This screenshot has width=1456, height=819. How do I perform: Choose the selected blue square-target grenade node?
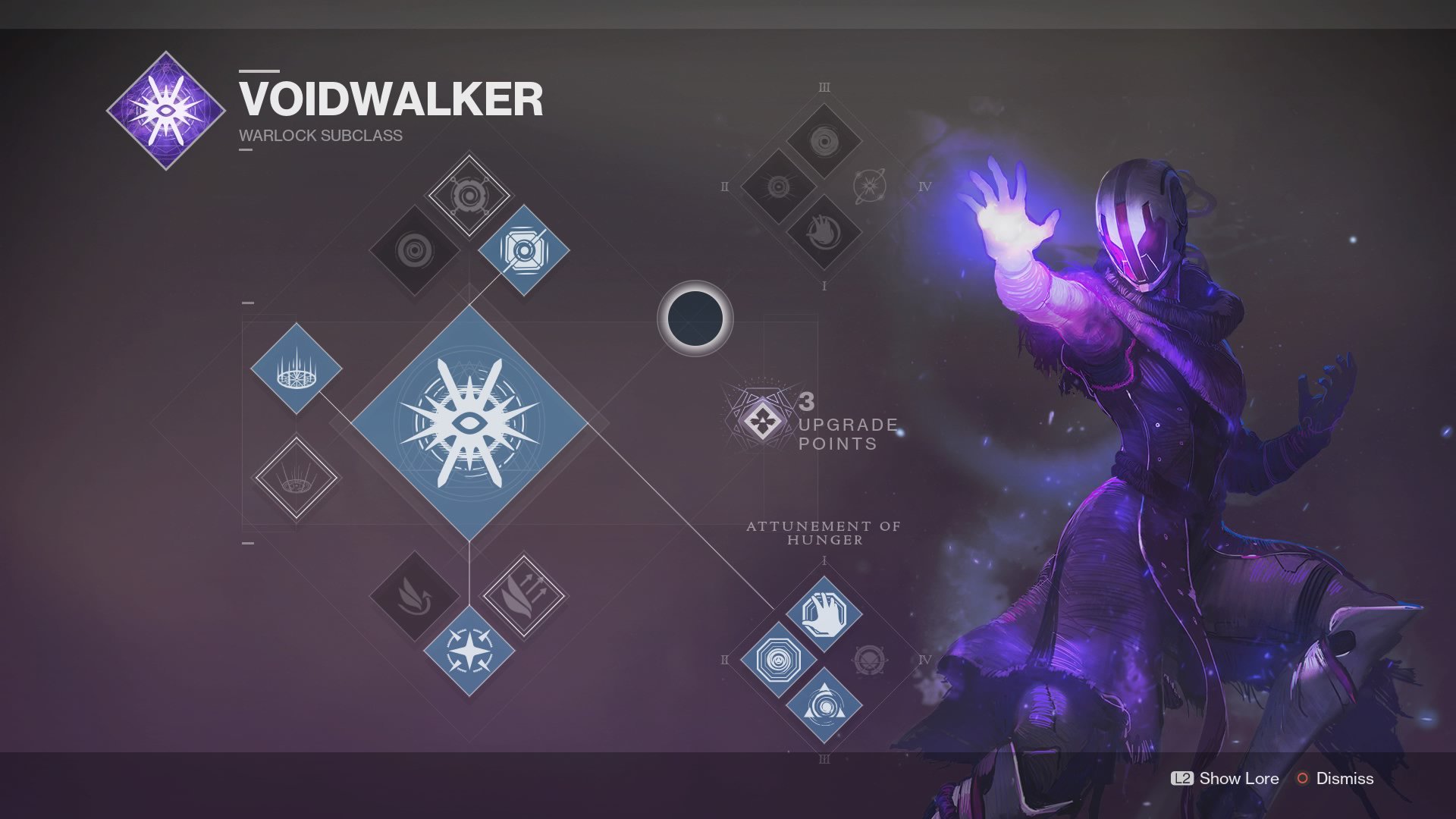point(523,249)
